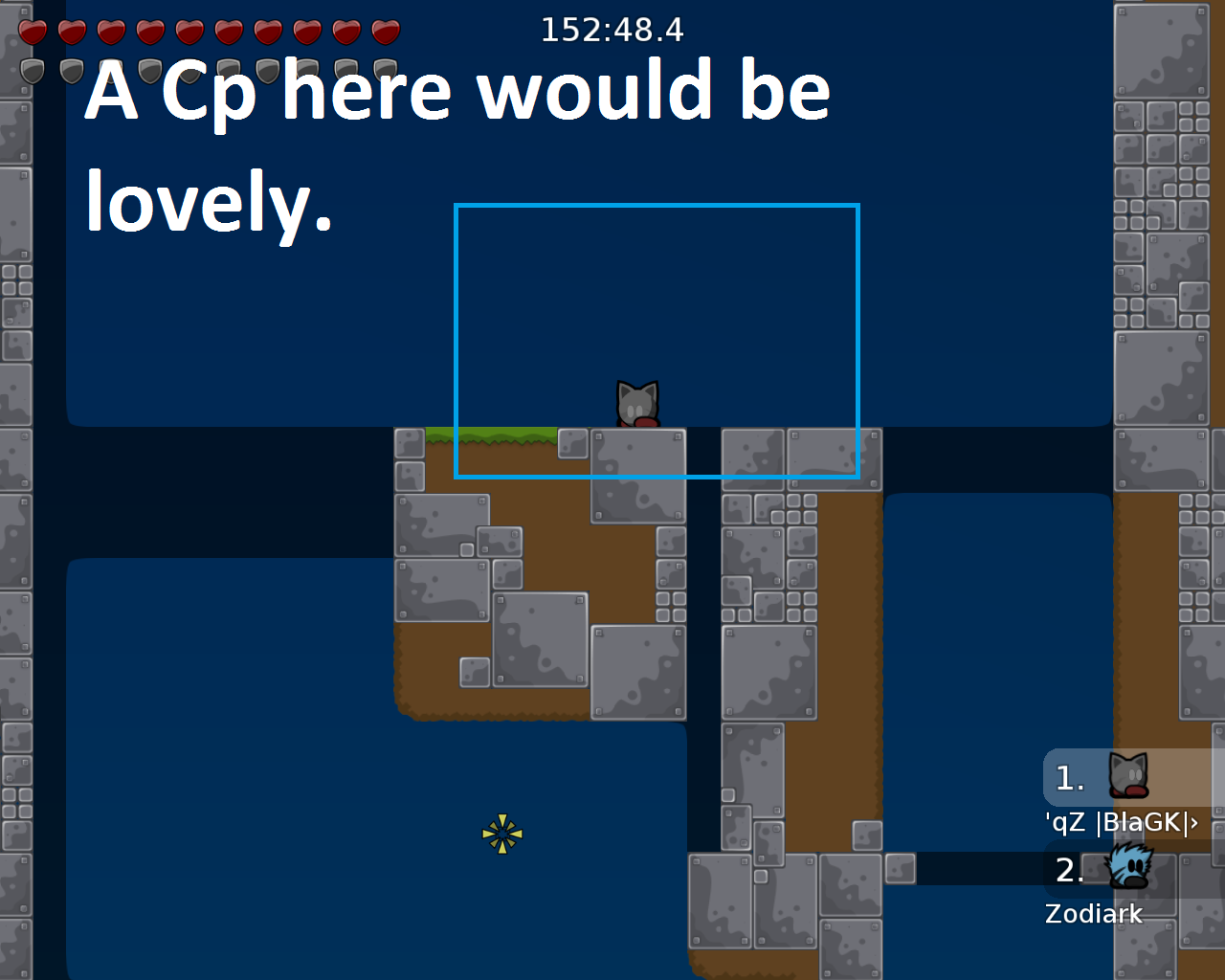The image size is (1225, 980).
Task: Select the last heart in the health bar
Action: pos(383,31)
